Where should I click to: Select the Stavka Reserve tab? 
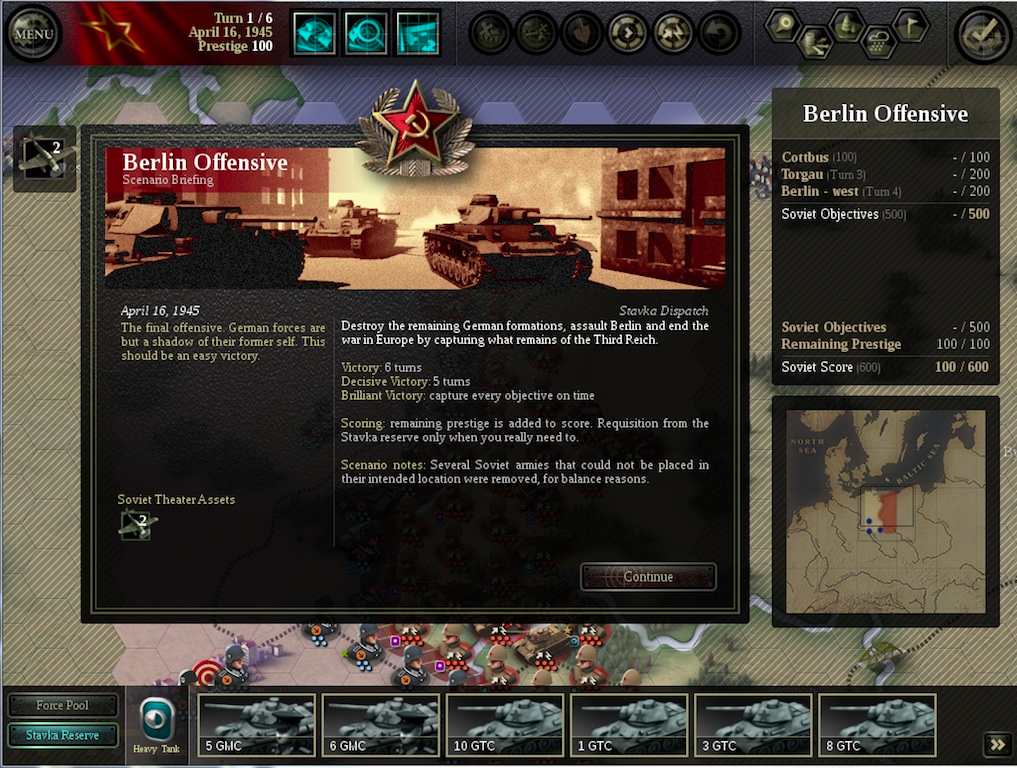click(63, 736)
